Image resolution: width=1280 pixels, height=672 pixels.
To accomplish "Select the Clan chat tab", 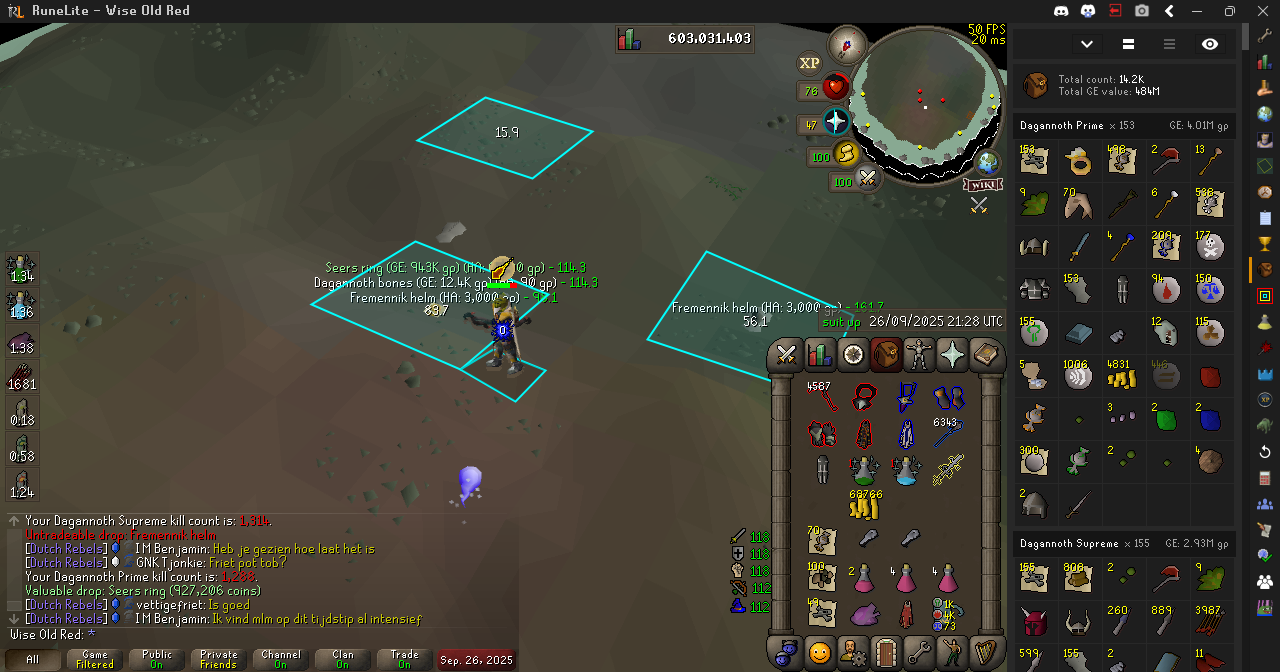I will pos(343,660).
